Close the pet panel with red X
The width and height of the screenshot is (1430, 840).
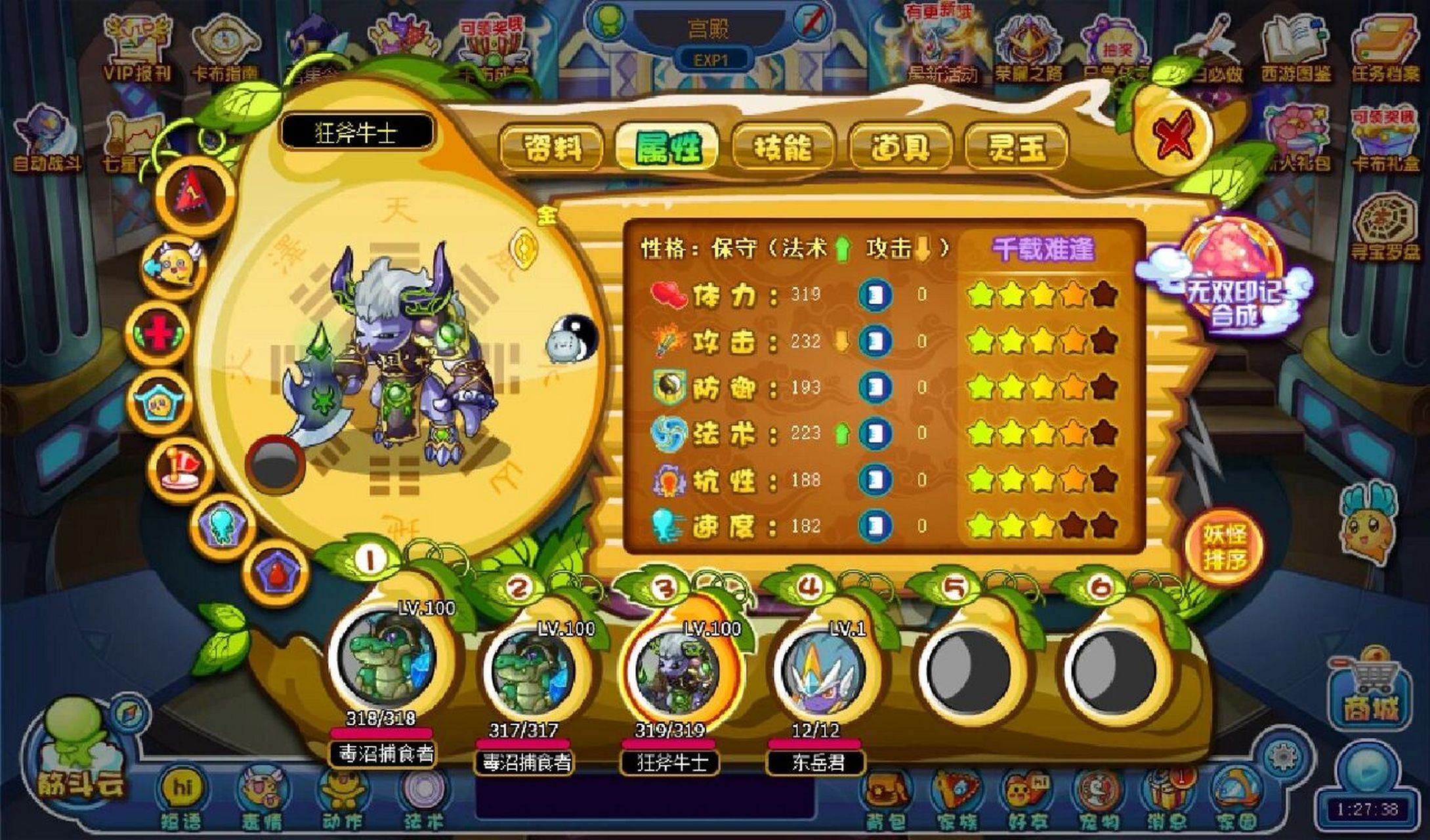tap(1177, 135)
